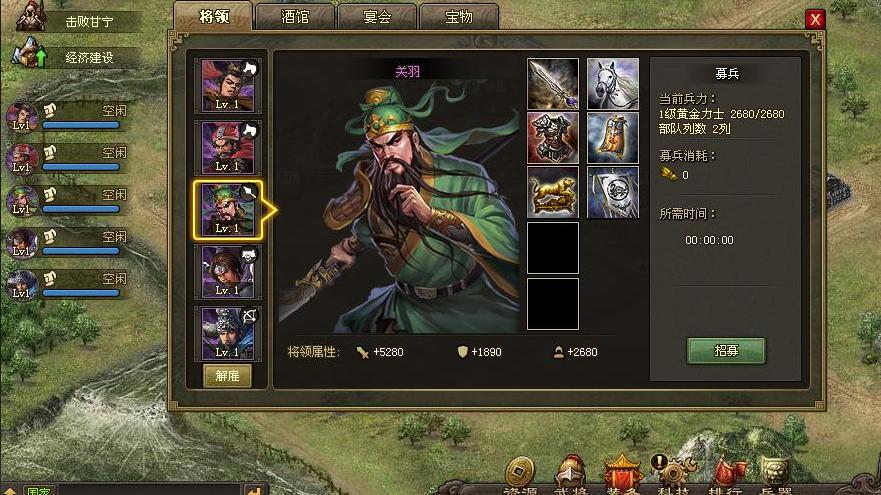Select the white war banner slot
The width and height of the screenshot is (881, 495).
[613, 192]
